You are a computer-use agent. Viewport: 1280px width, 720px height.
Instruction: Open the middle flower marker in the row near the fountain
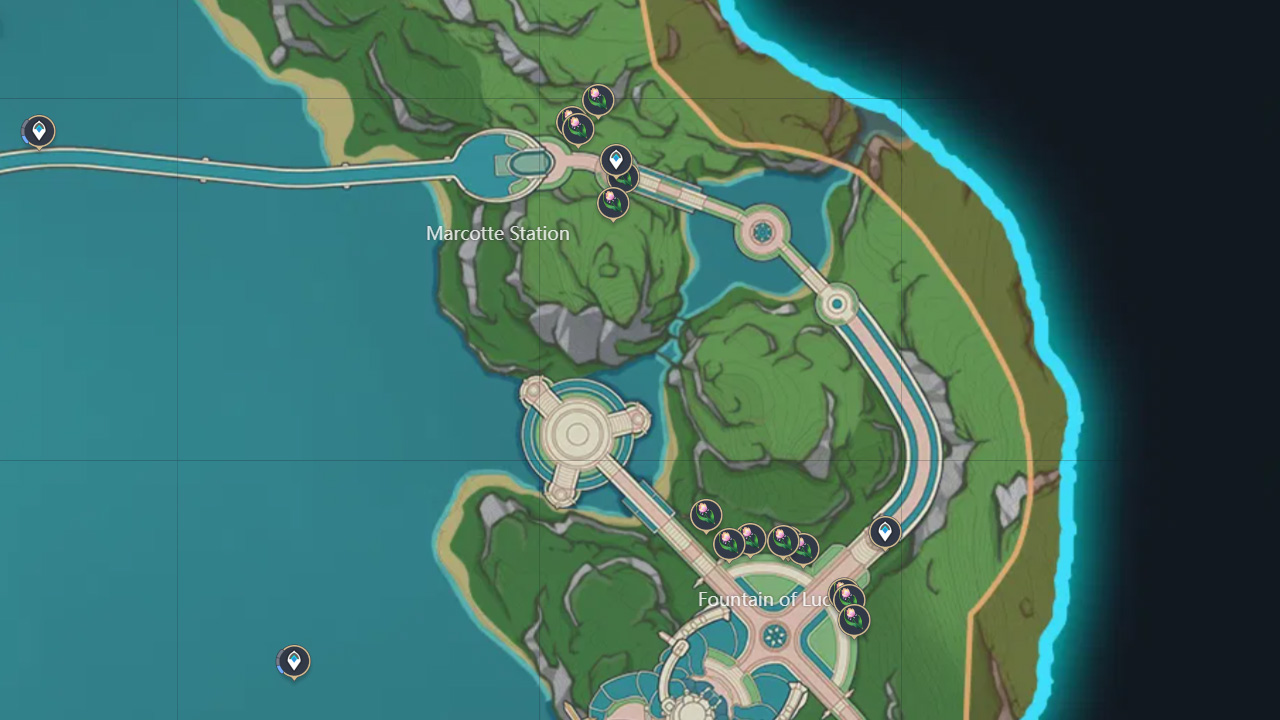click(x=751, y=537)
